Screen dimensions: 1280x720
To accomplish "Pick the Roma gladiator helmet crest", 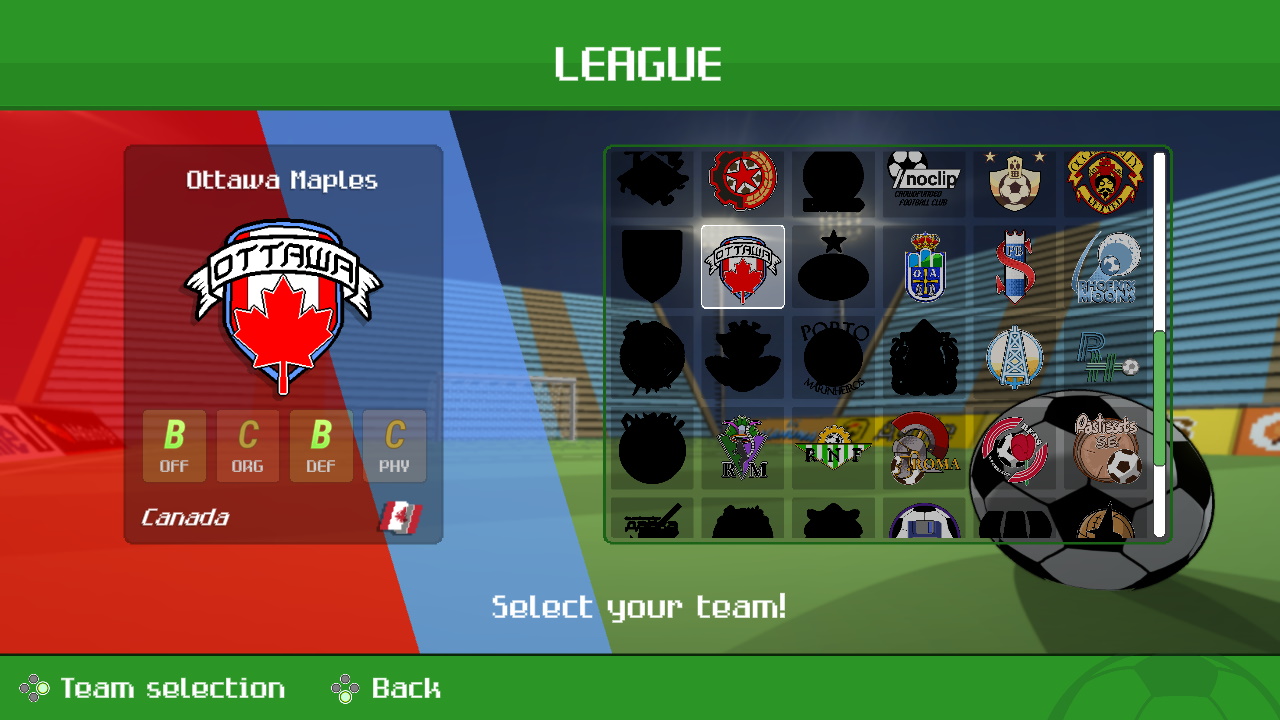I will tap(924, 447).
